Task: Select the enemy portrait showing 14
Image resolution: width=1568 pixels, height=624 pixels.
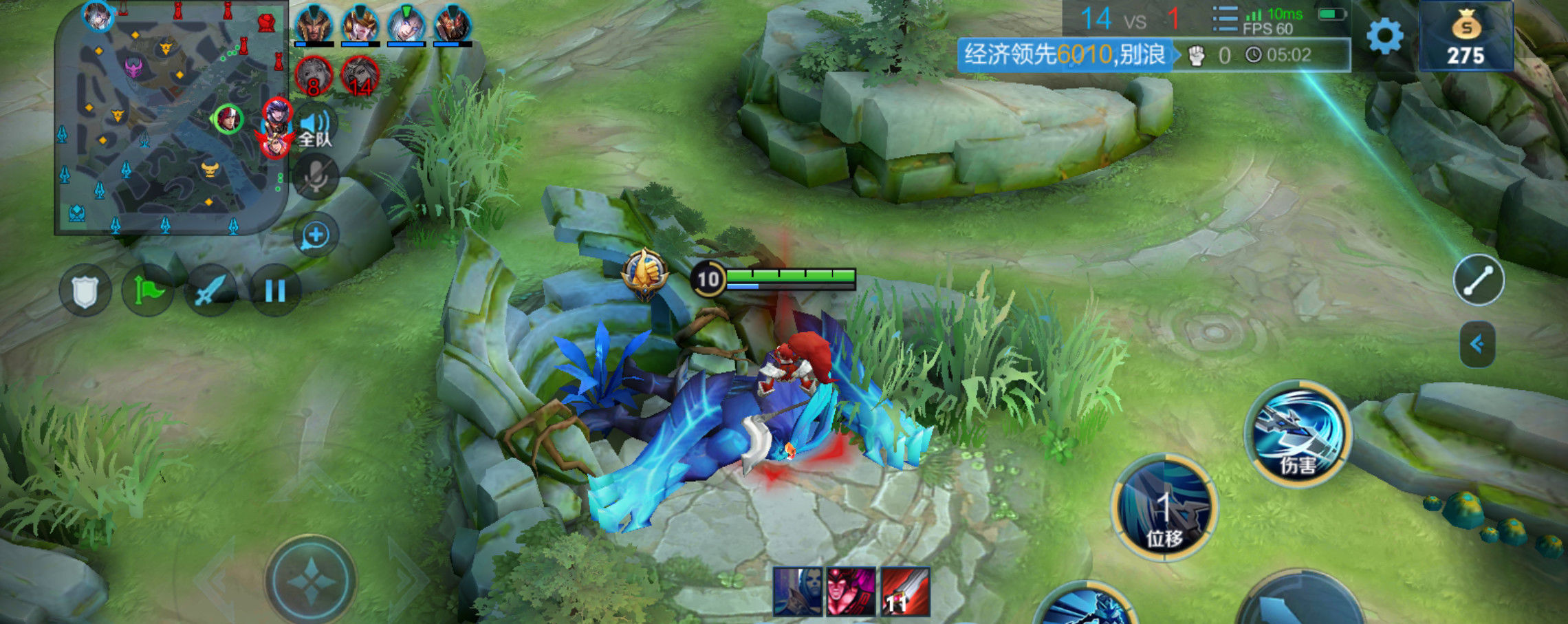Action: (360, 76)
